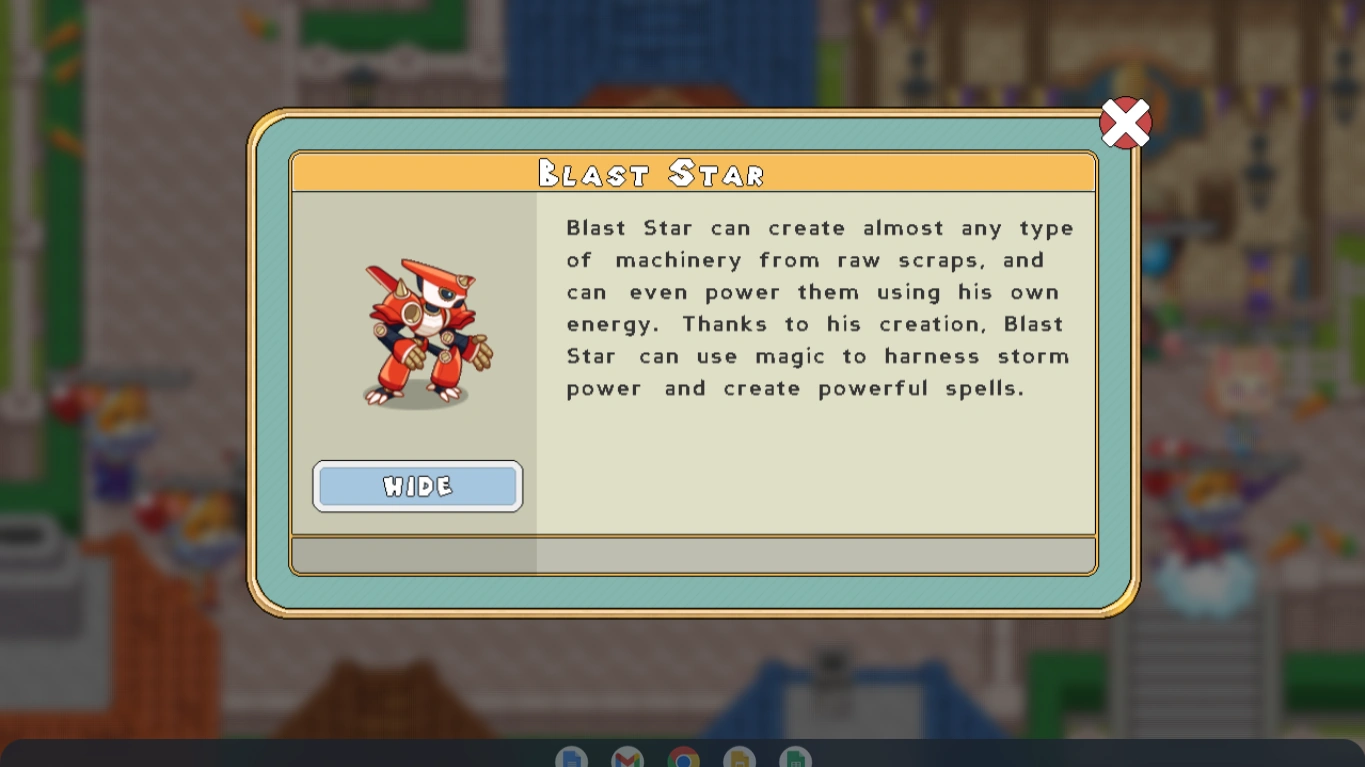Open Gmail from the shelf
The height and width of the screenshot is (767, 1365).
[x=627, y=760]
